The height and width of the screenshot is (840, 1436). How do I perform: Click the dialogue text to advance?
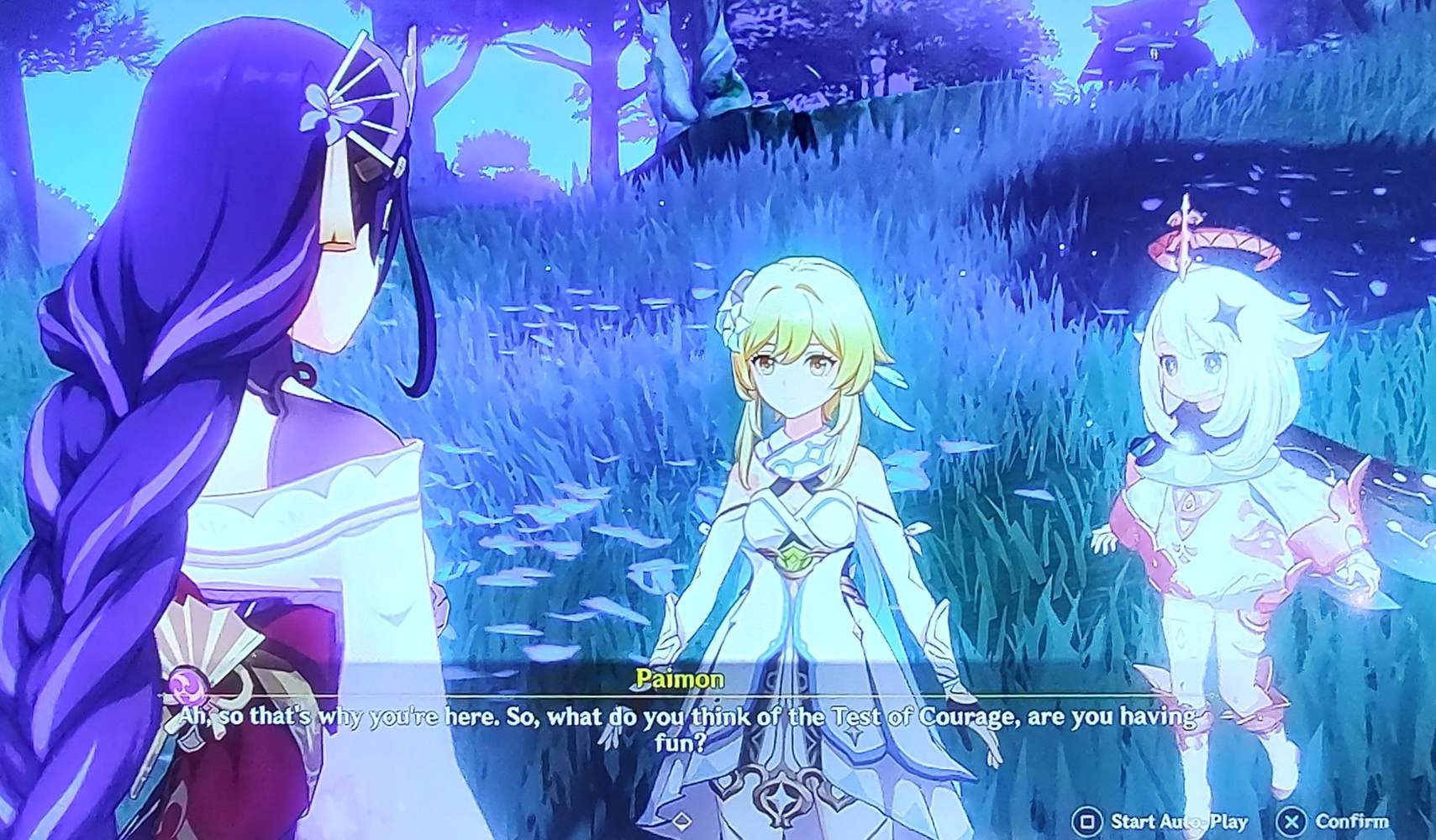pyautogui.click(x=688, y=718)
